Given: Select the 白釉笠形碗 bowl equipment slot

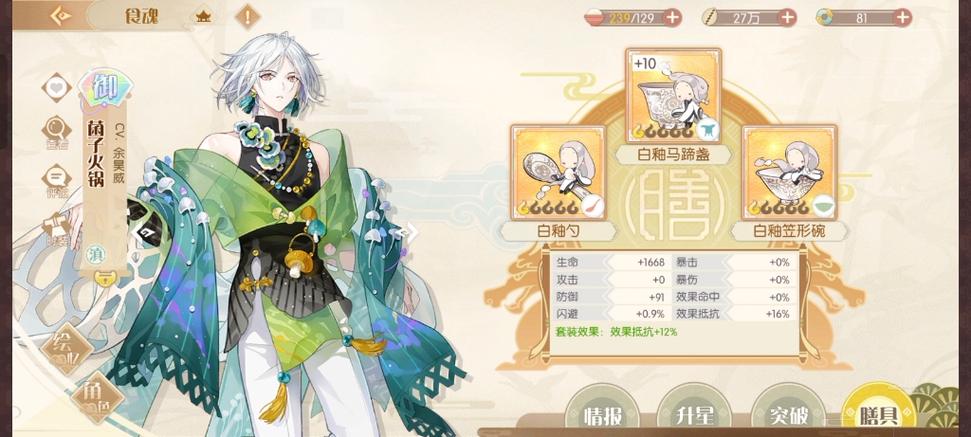Looking at the screenshot, I should point(788,173).
